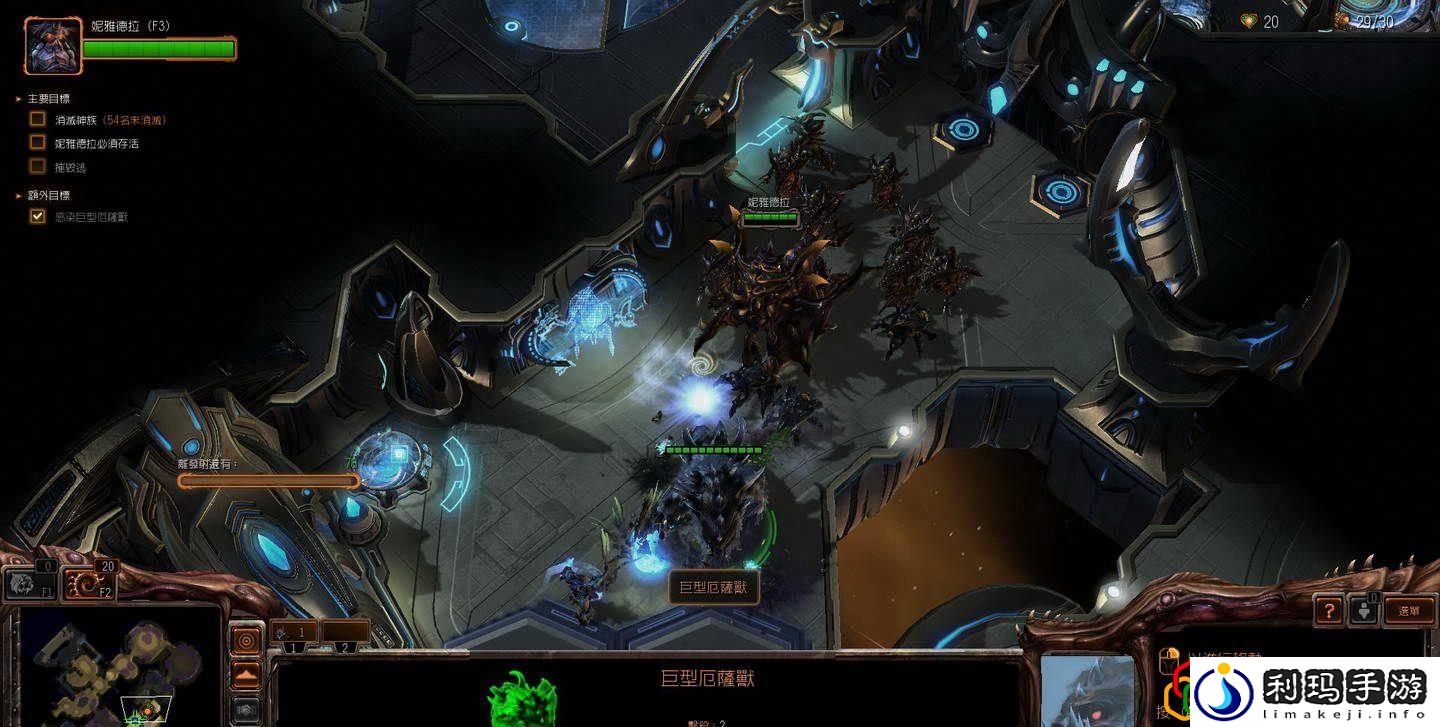Image resolution: width=1440 pixels, height=727 pixels.
Task: Activate the minimap ping target button
Action: pyautogui.click(x=246, y=640)
